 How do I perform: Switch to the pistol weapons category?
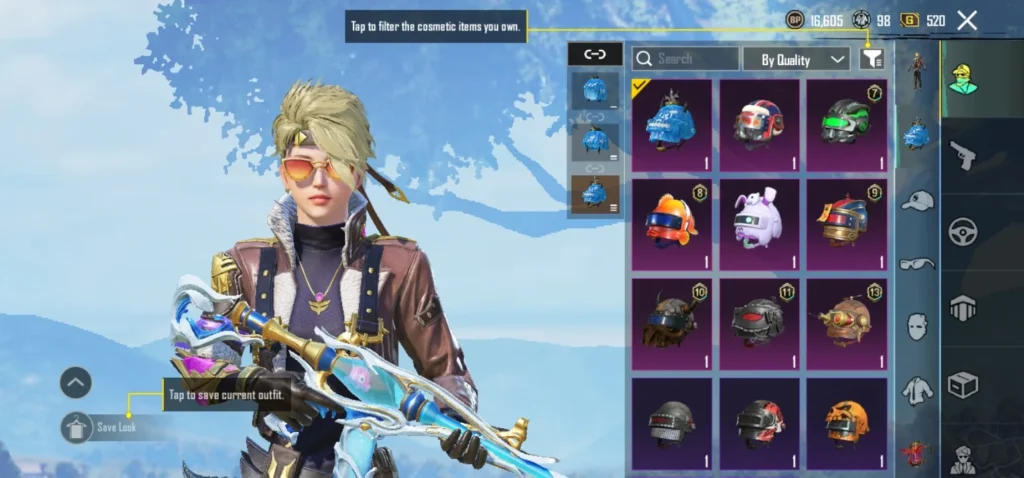click(x=962, y=155)
